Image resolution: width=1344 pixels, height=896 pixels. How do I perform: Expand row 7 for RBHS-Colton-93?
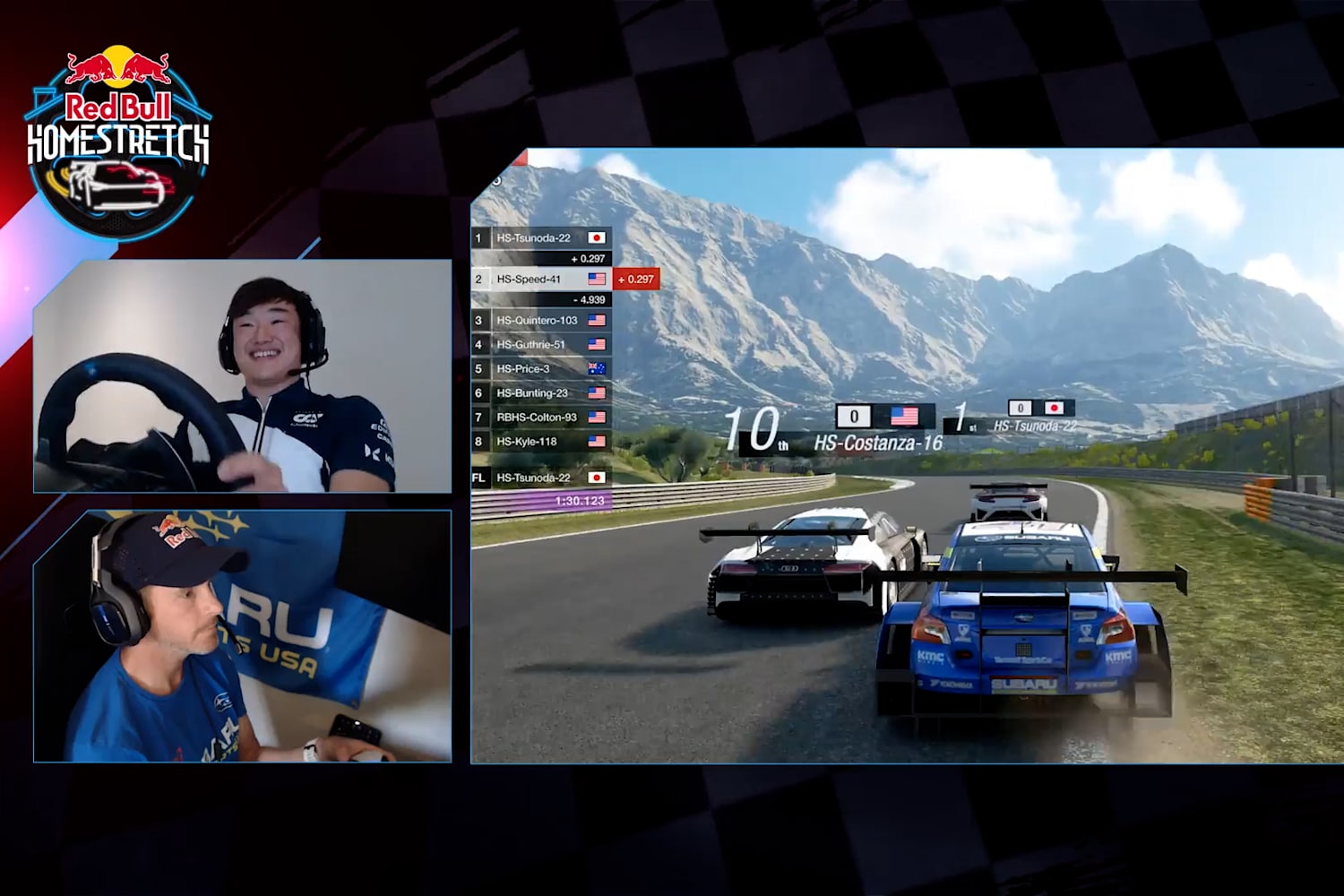(x=536, y=417)
